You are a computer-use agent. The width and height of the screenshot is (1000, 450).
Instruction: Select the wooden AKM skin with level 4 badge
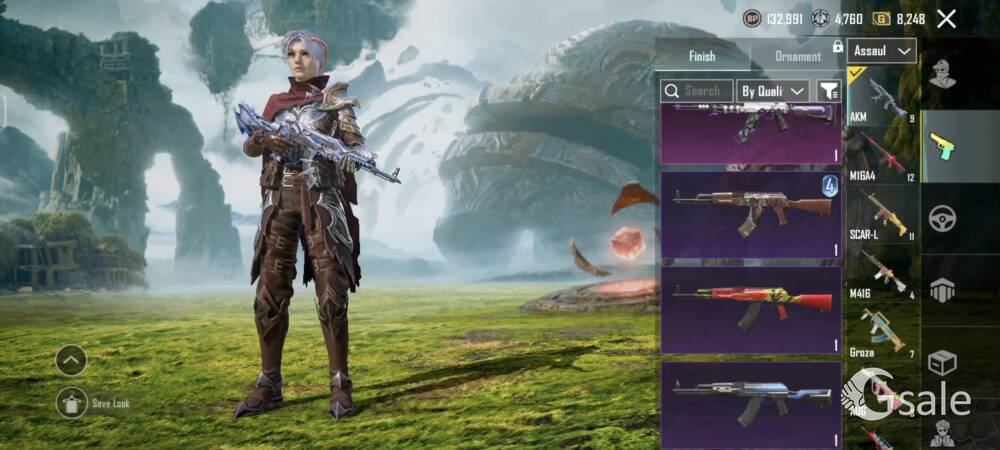(x=750, y=214)
